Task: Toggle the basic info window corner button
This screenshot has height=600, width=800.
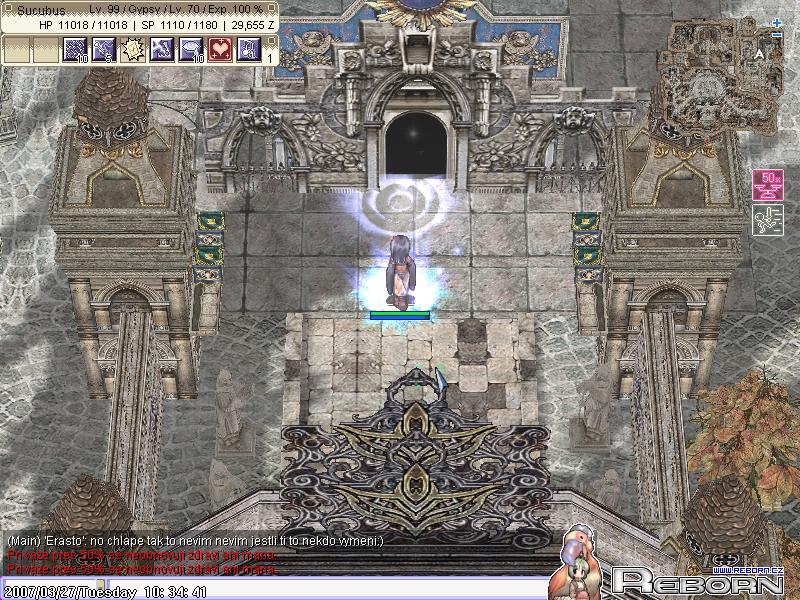Action: point(273,8)
